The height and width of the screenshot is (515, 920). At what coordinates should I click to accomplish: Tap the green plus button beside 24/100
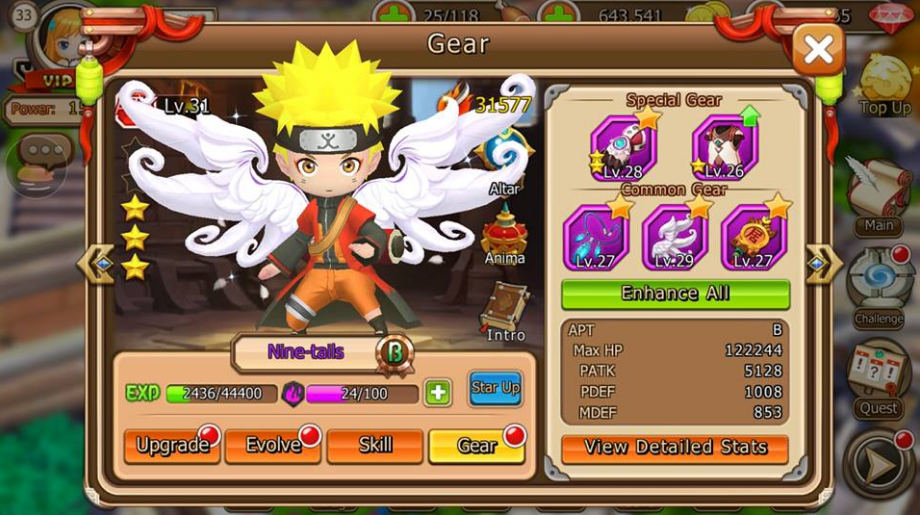click(x=438, y=393)
